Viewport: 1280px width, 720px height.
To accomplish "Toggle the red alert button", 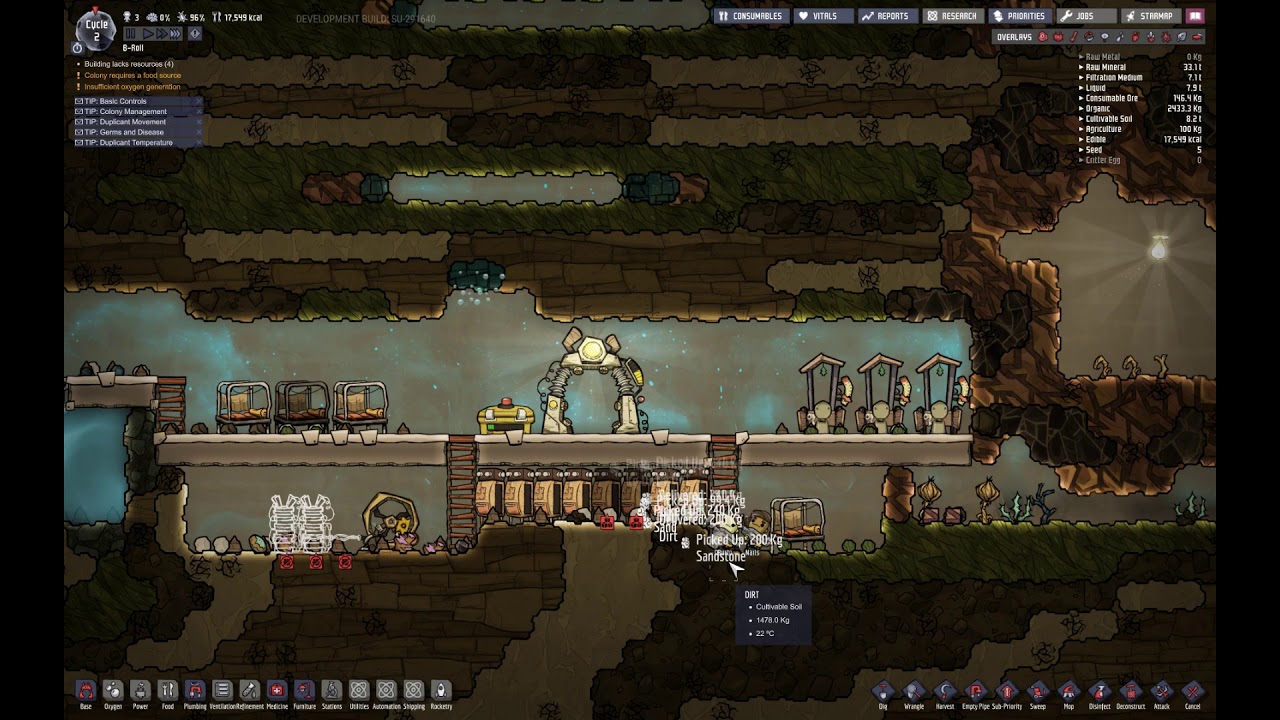I will [195, 34].
